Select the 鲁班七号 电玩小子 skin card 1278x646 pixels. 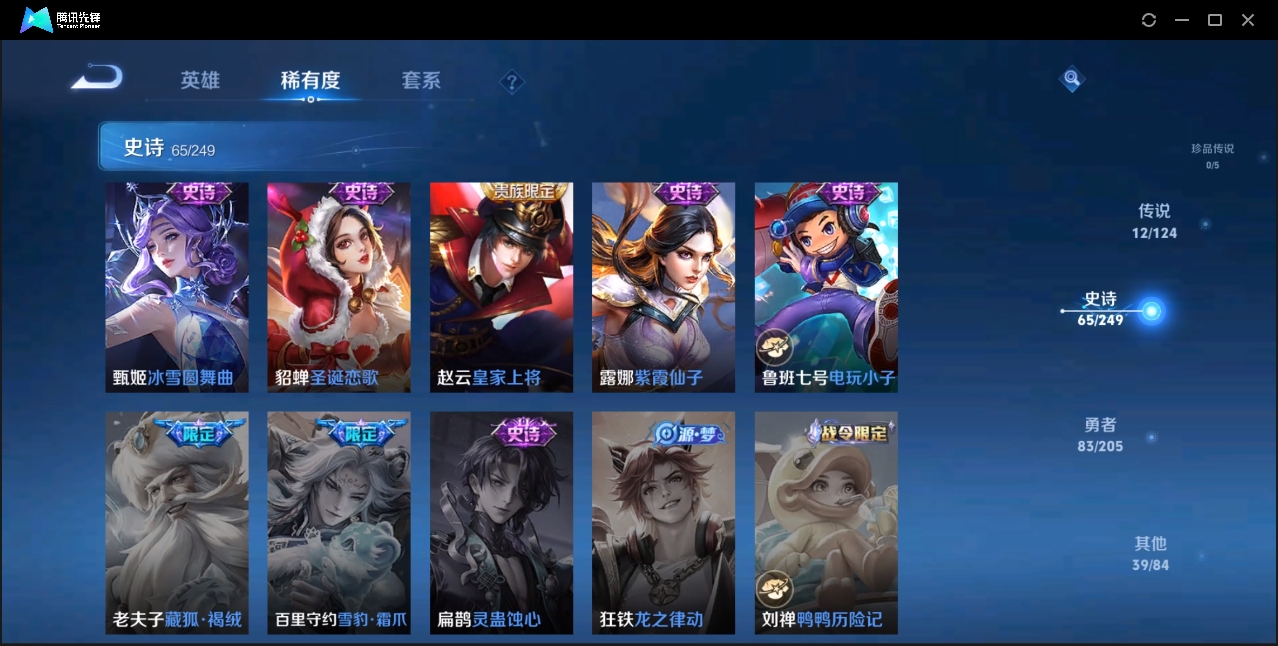point(826,287)
